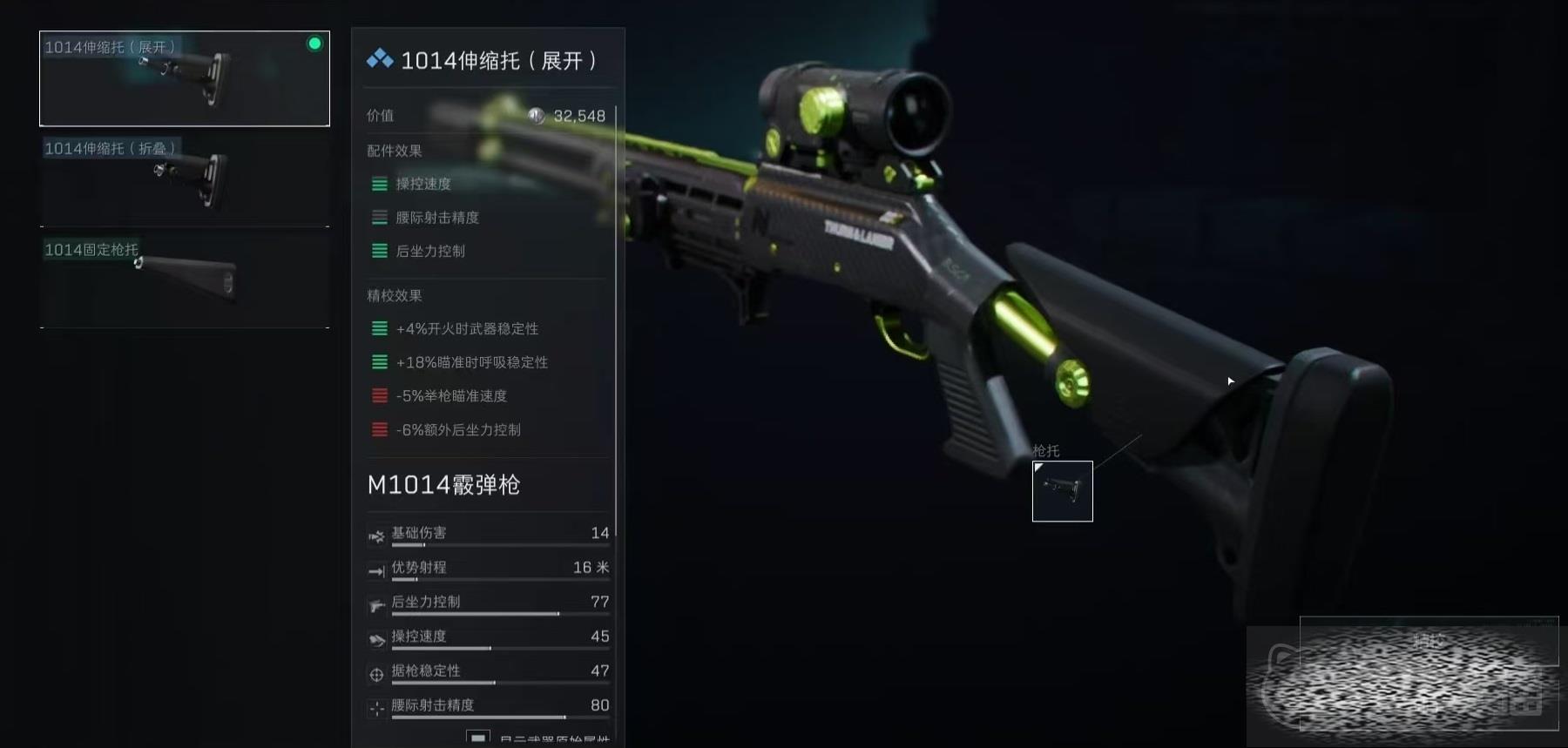Select the 1014伸缩托（展开）stock option

tap(184, 78)
